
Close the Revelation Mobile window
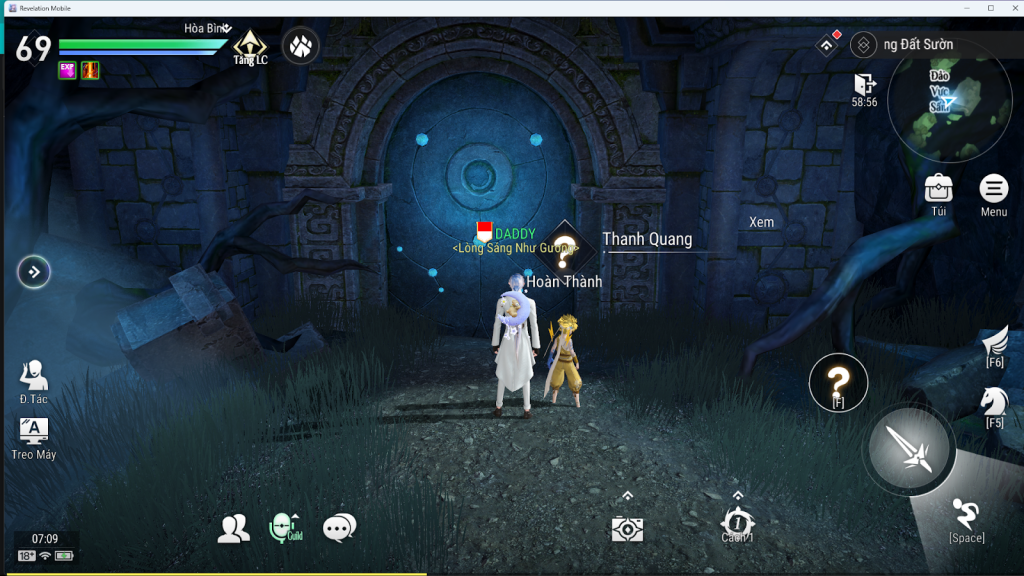tap(1013, 7)
